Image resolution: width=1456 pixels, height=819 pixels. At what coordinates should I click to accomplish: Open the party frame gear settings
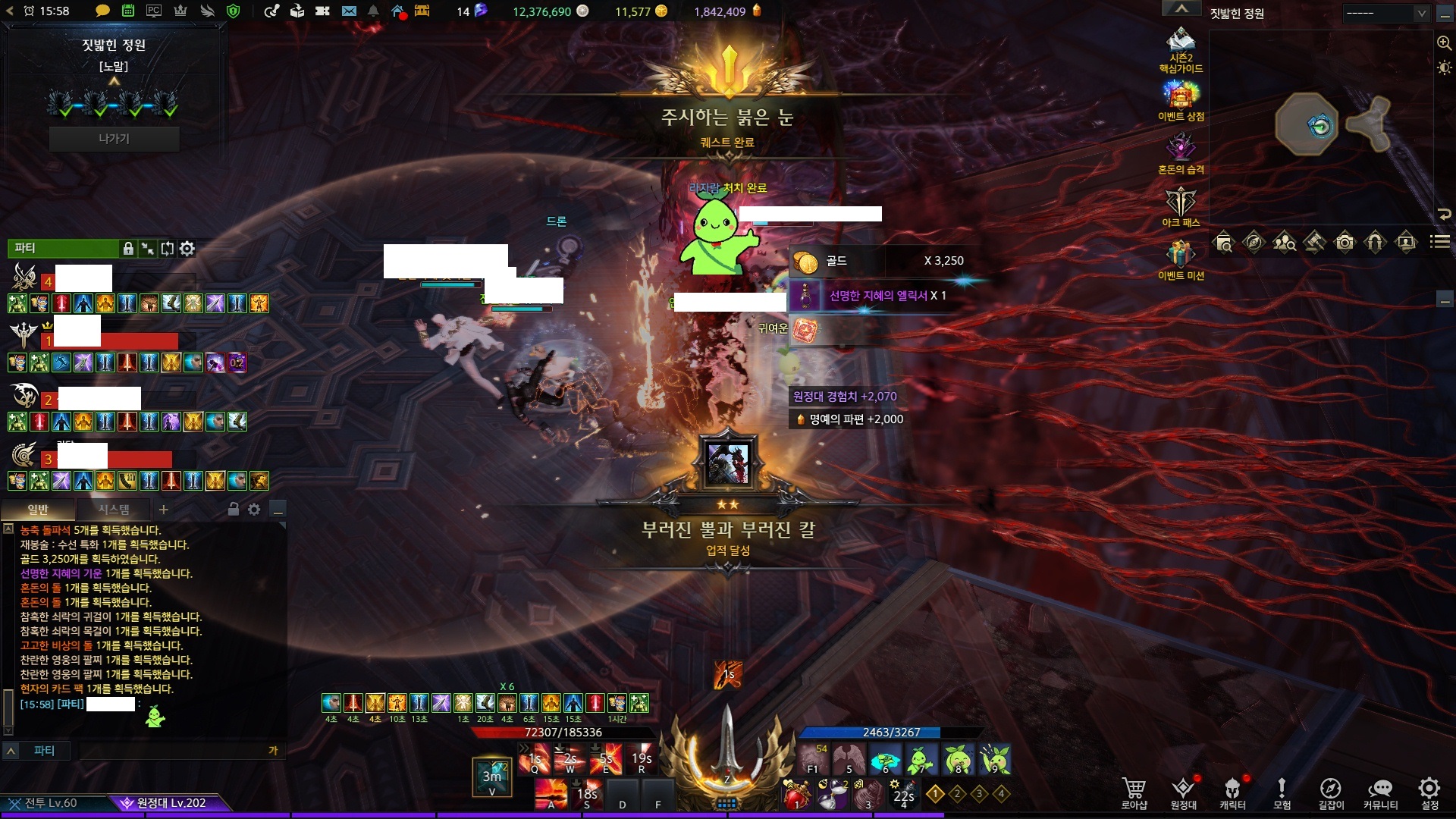point(187,248)
